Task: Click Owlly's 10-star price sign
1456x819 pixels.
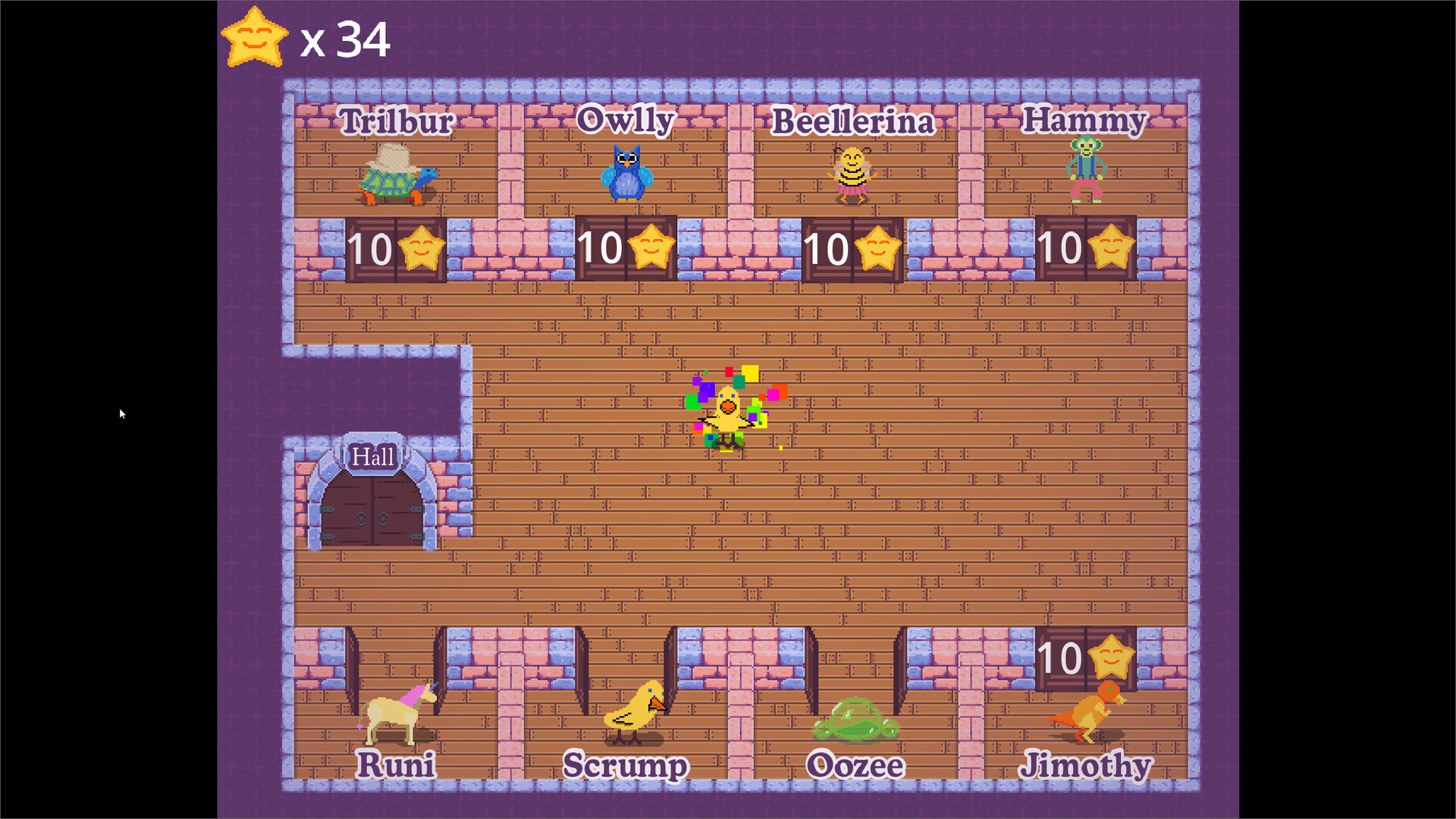Action: coord(625,248)
